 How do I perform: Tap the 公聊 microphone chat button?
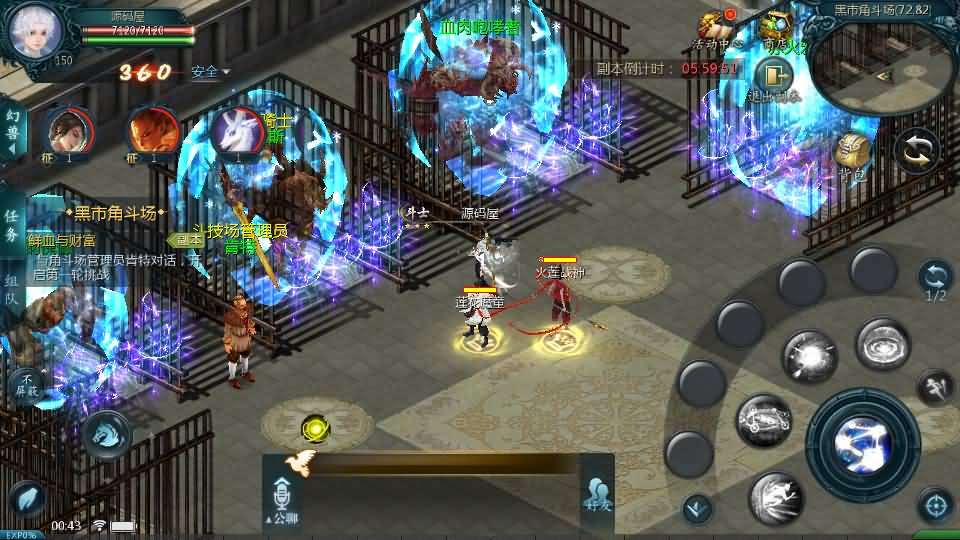coord(282,499)
